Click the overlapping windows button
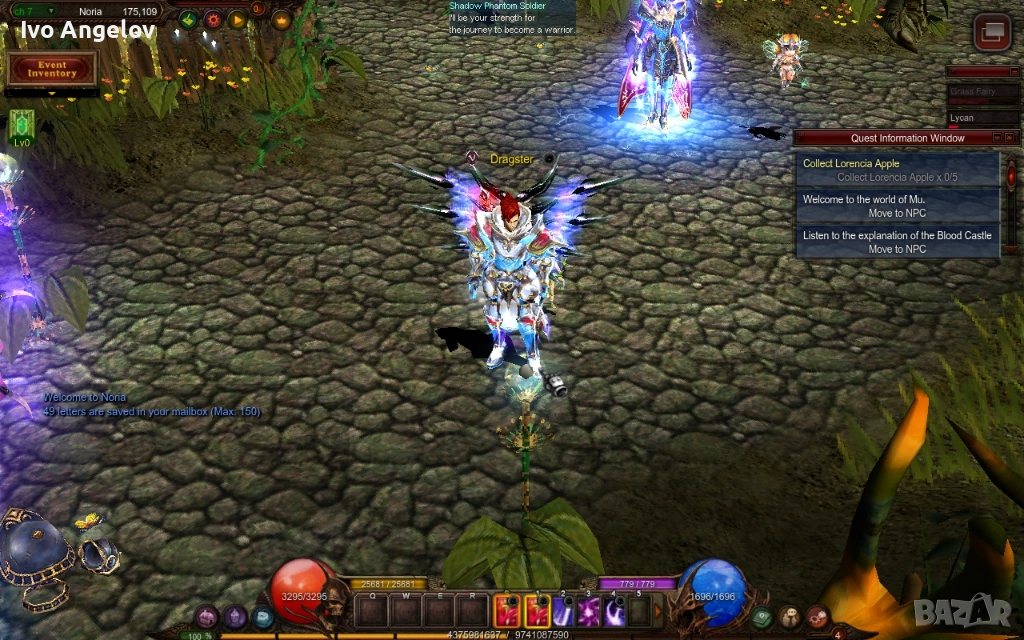1024x640 pixels. click(992, 33)
